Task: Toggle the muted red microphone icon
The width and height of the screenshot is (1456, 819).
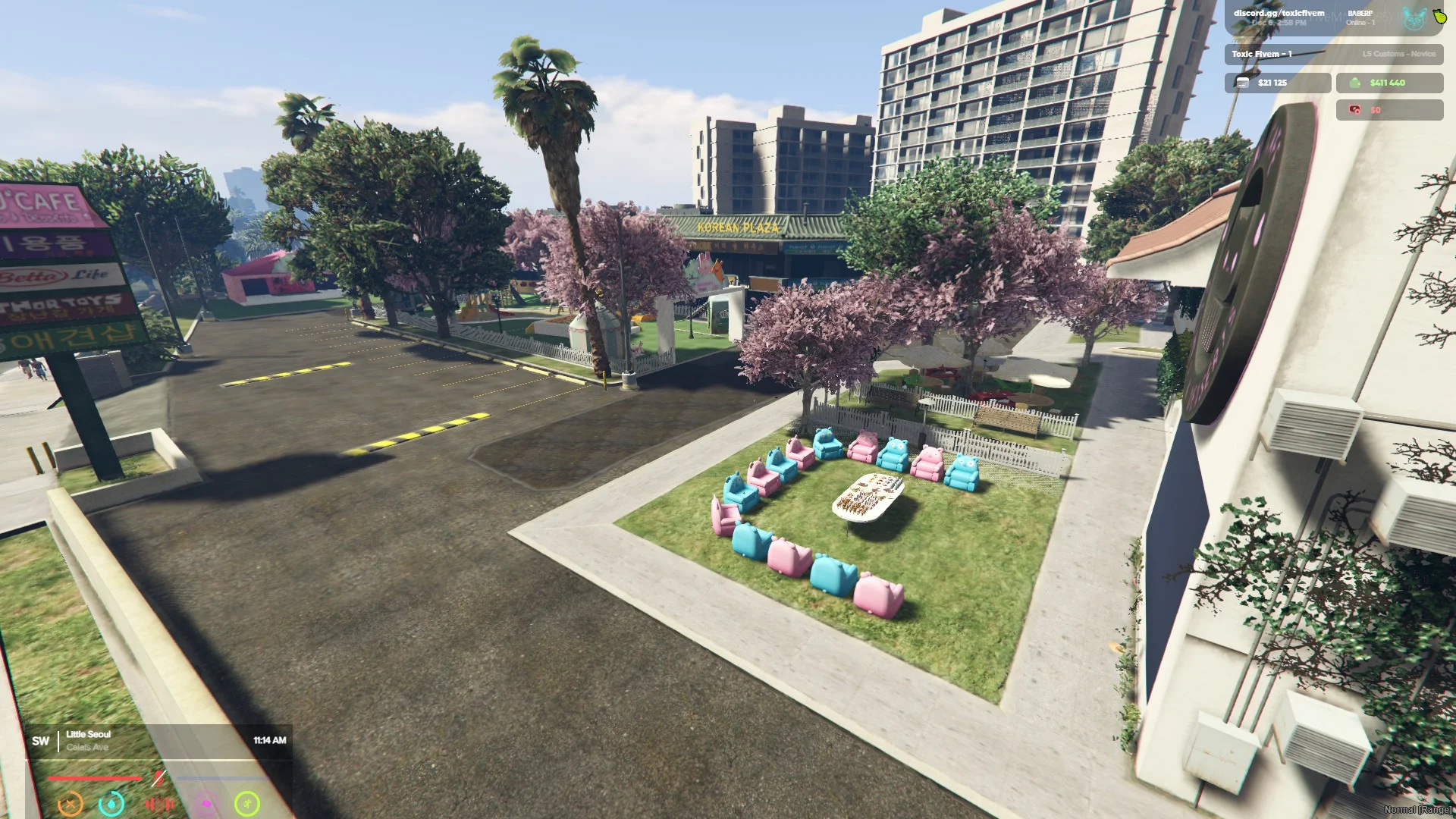Action: 158,778
